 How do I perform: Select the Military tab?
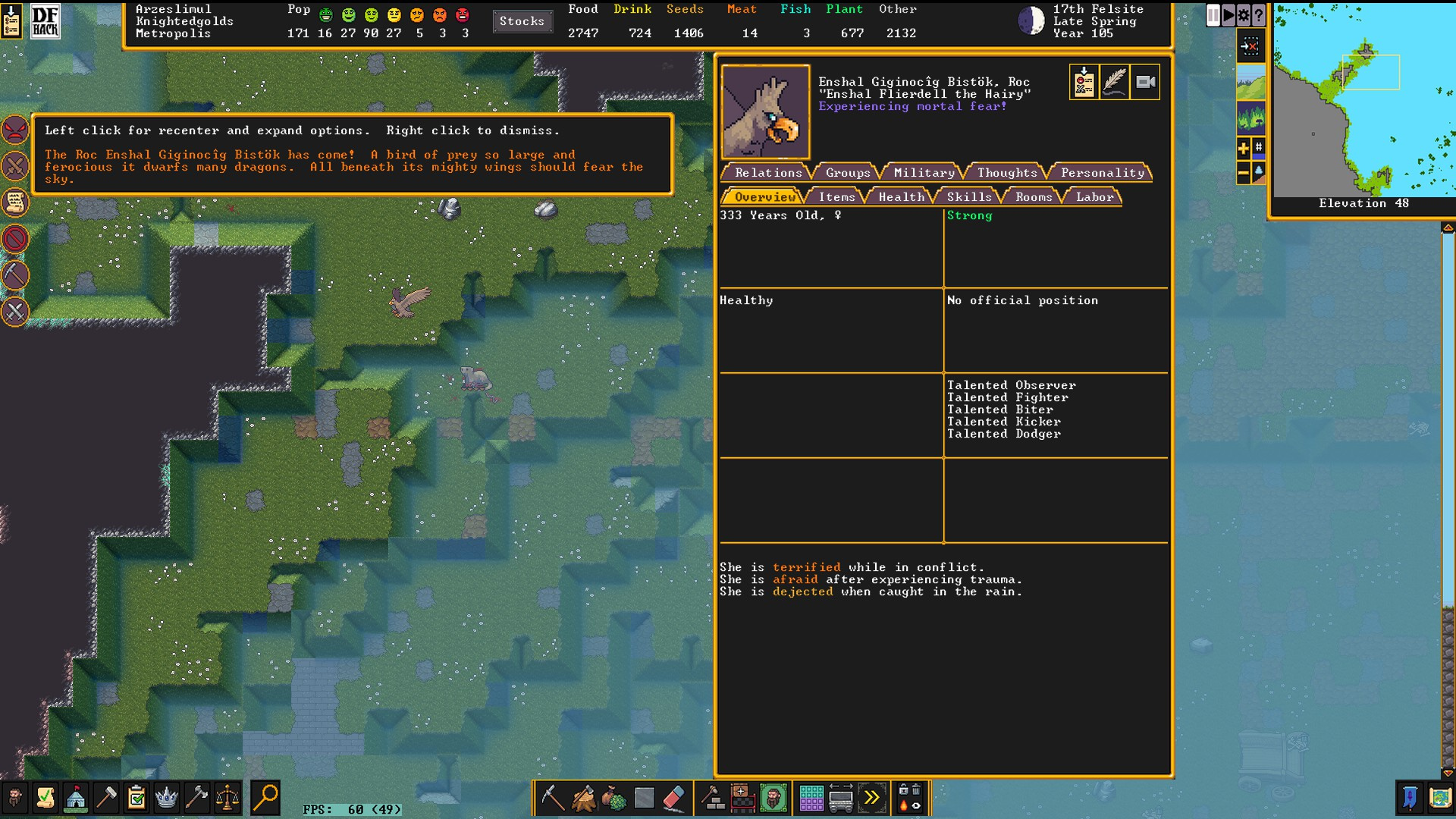click(924, 173)
